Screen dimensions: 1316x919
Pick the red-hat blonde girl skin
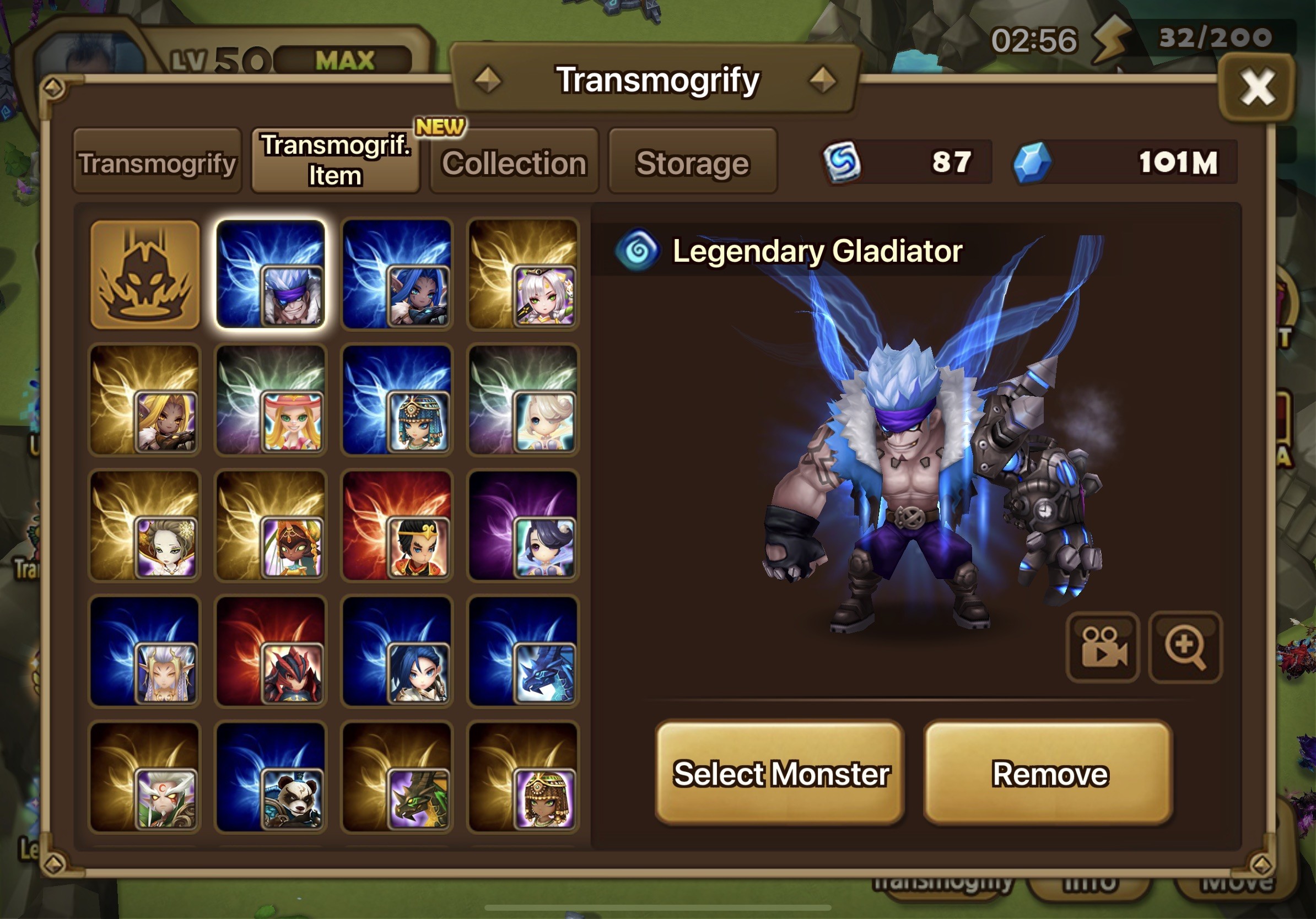point(271,400)
